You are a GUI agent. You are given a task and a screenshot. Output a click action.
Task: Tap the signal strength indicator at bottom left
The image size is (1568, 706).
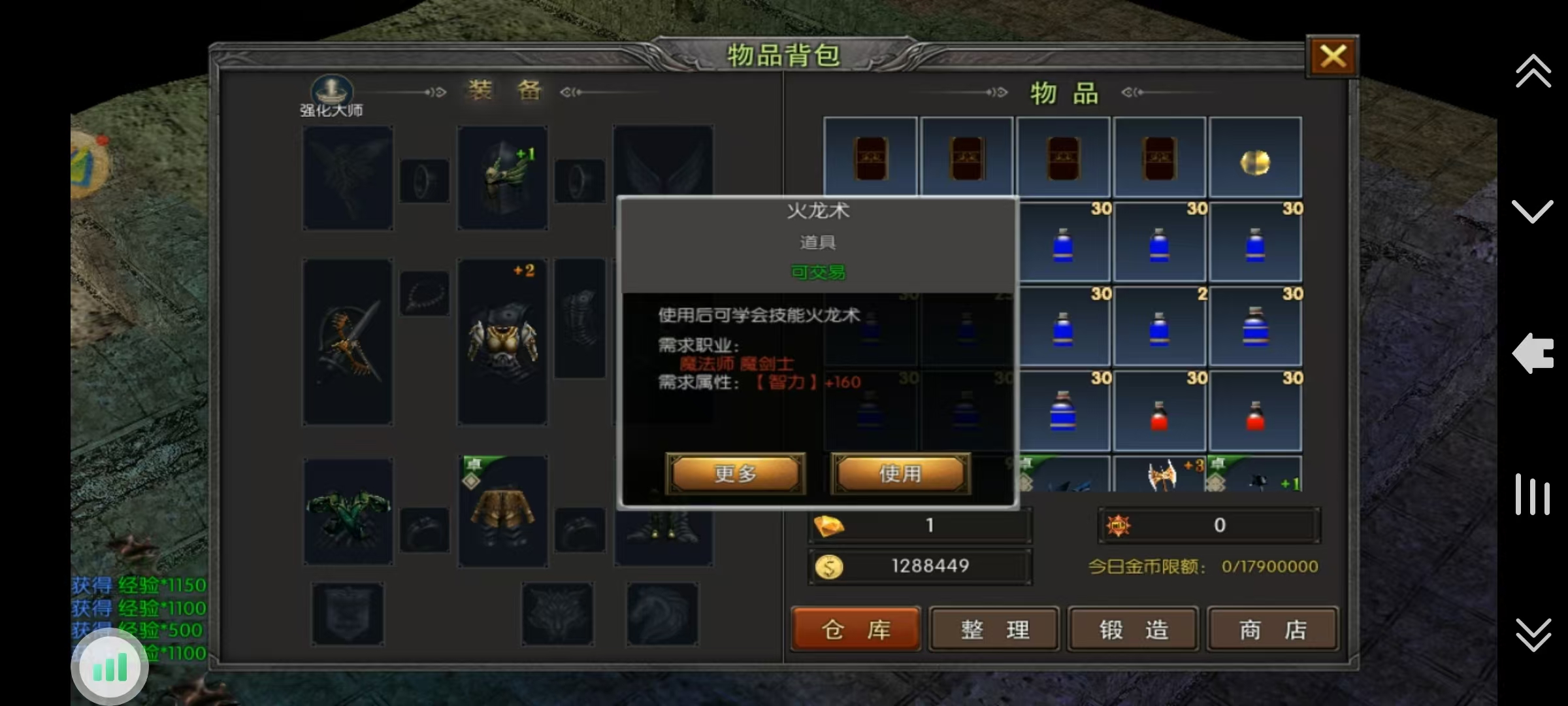click(x=110, y=665)
